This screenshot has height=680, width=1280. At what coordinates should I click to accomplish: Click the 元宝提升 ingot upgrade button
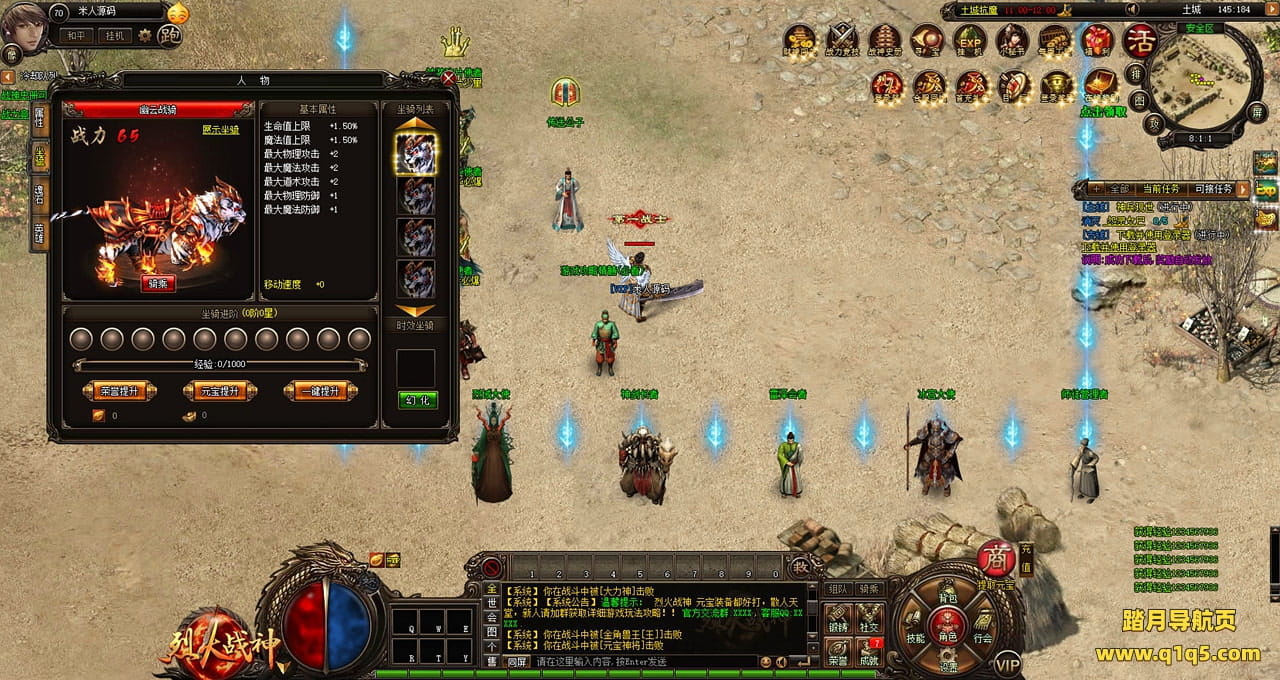pyautogui.click(x=220, y=391)
